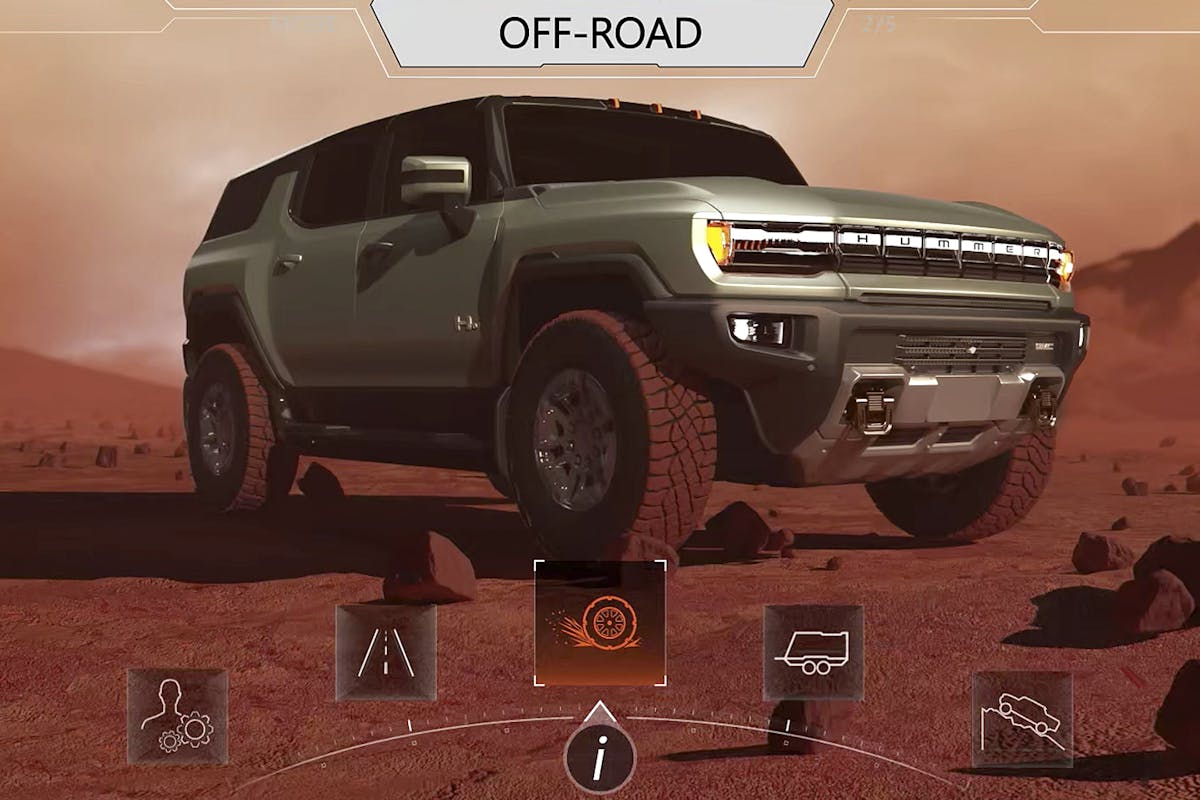Select the My Mode driver-settings icon
The width and height of the screenshot is (1200, 800).
click(x=177, y=717)
